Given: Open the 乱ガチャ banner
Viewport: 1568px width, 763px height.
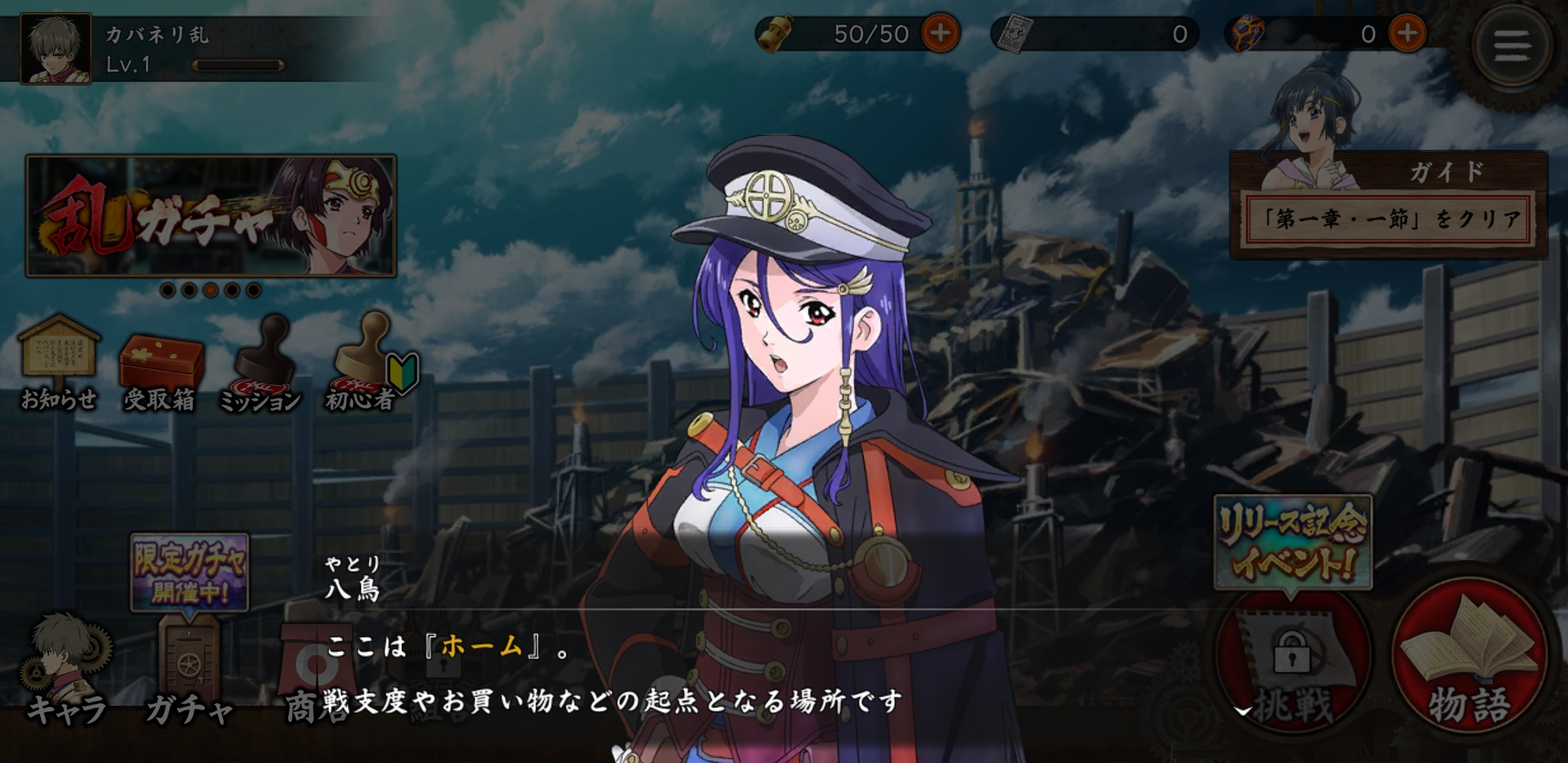Looking at the screenshot, I should (x=211, y=215).
